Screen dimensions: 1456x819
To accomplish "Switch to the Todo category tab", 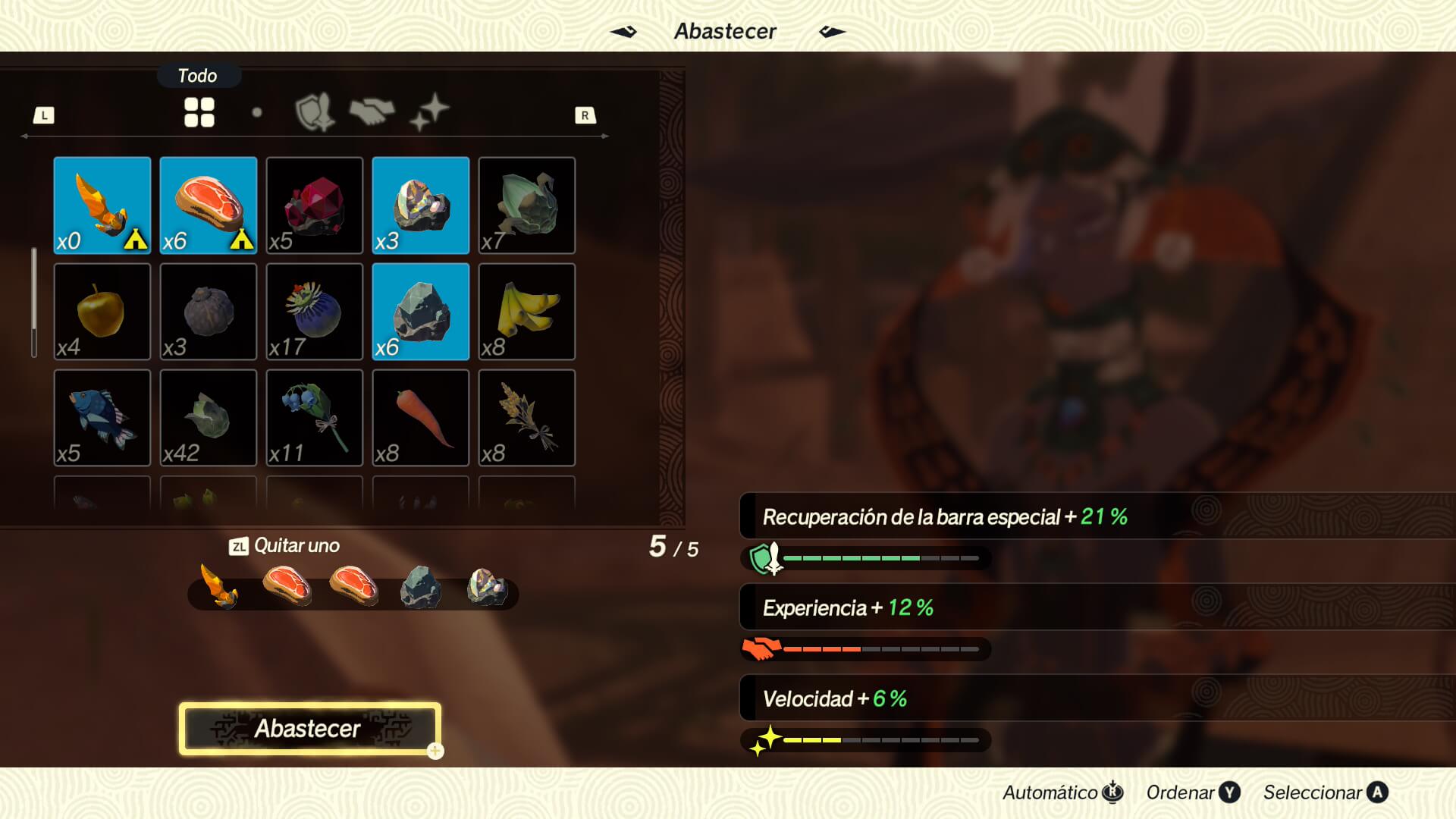I will tap(199, 113).
